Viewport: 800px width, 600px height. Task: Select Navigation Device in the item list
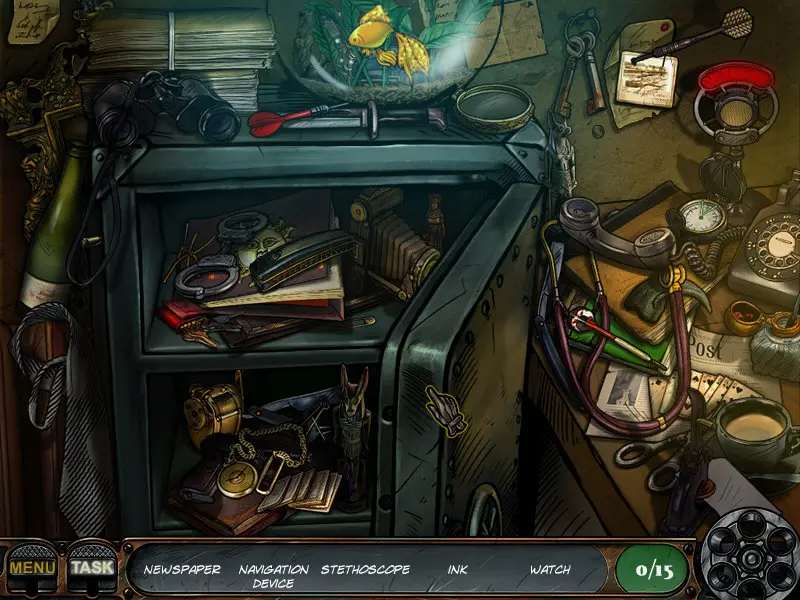point(273,575)
